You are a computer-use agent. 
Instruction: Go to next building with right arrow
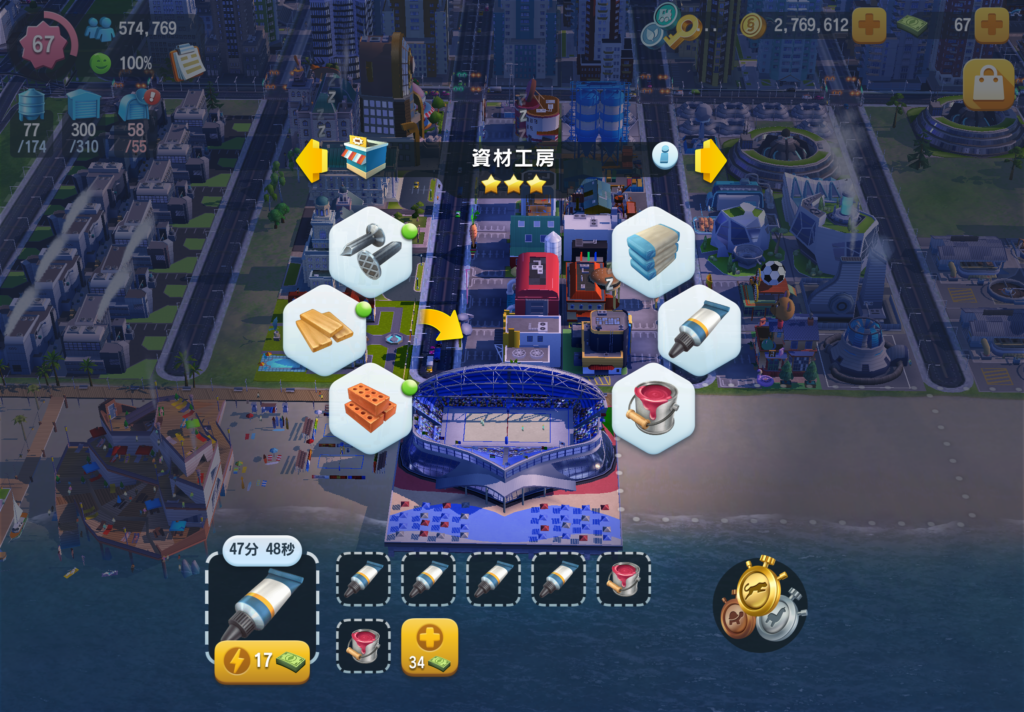point(710,160)
